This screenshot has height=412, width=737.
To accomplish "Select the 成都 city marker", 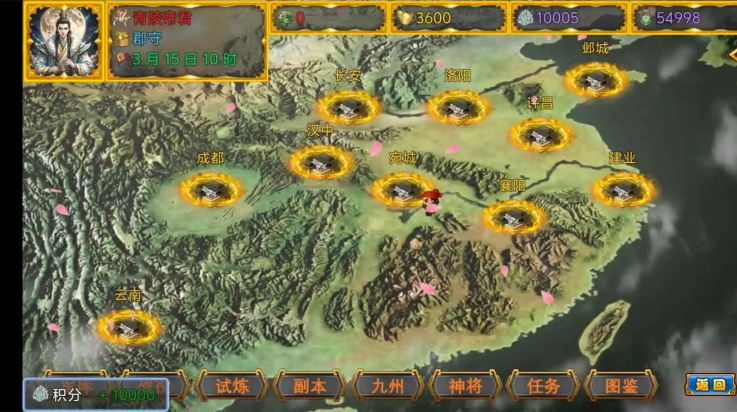I will pos(211,188).
